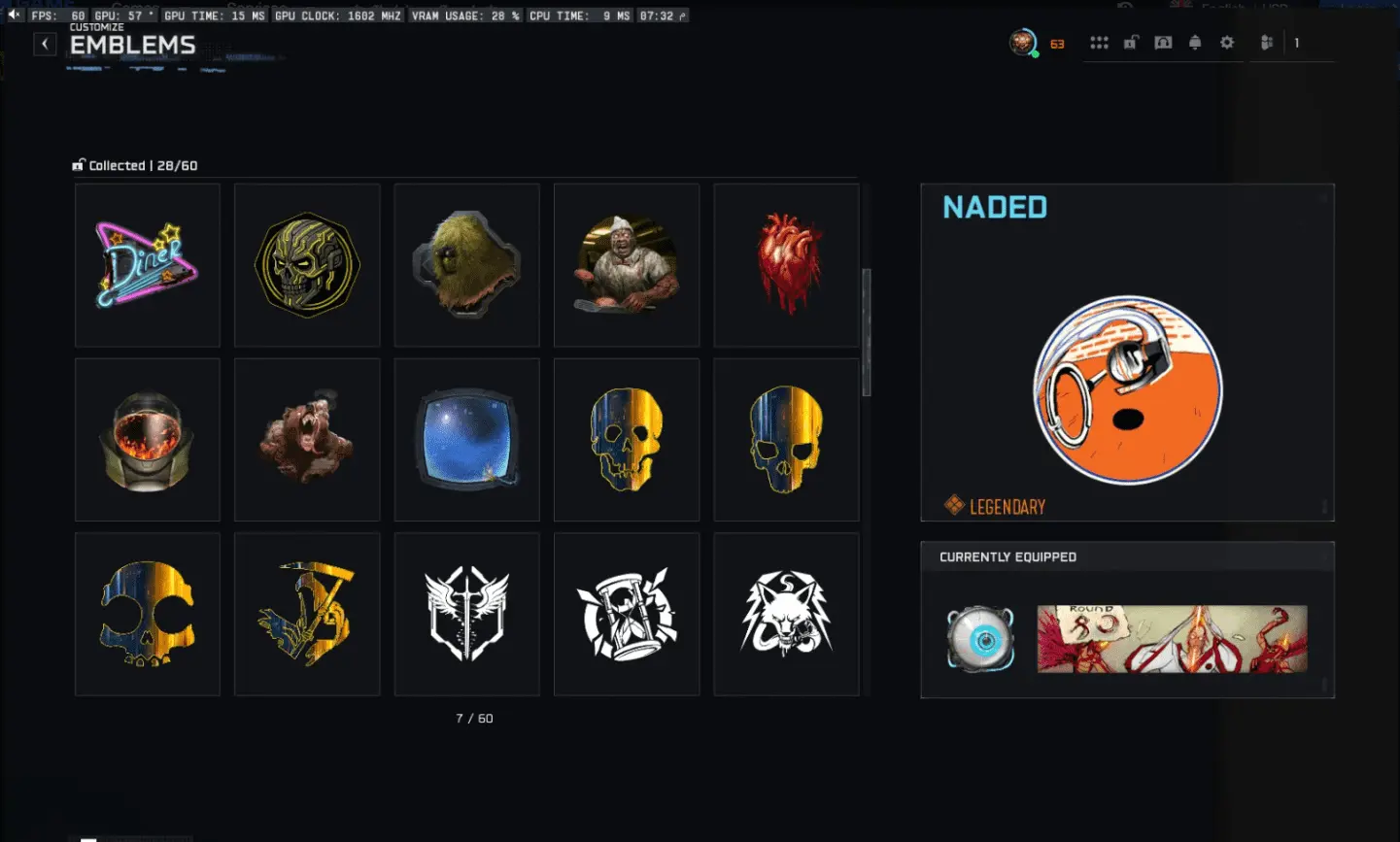Click the CUSTOMIZE breadcrumb label

(95, 27)
